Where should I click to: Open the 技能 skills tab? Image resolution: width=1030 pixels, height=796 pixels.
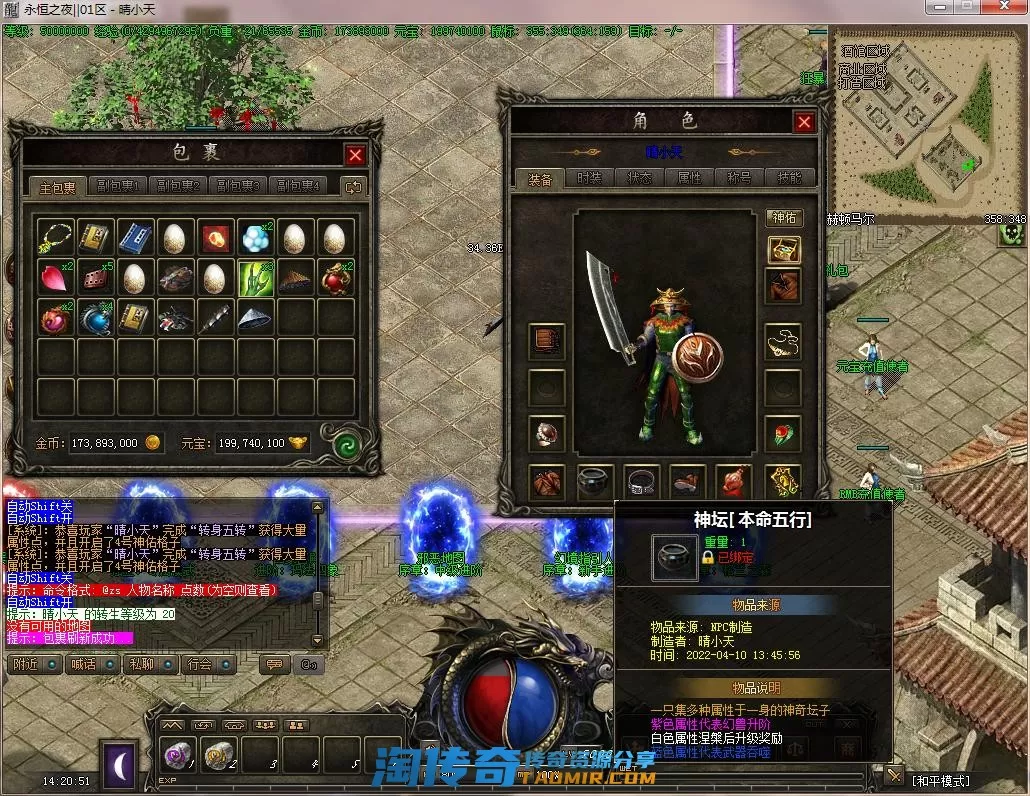789,178
